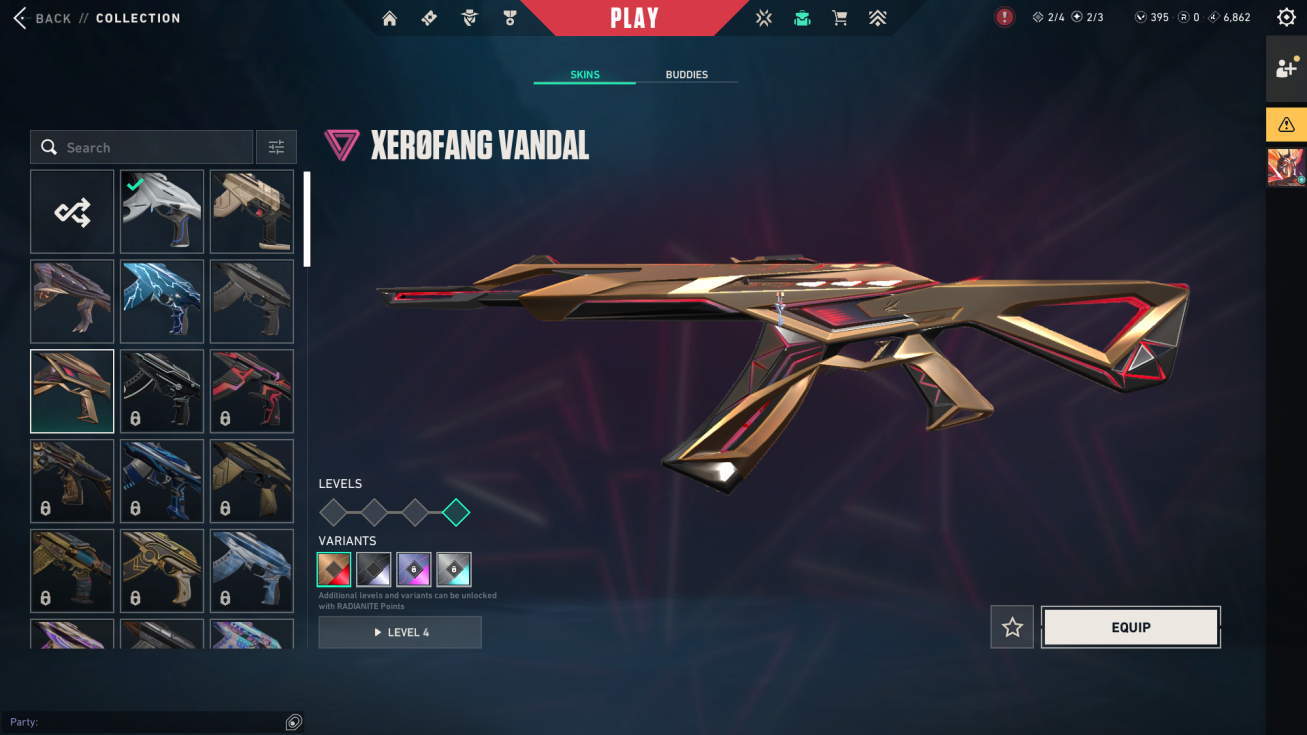Viewport: 1307px width, 735px height.
Task: Open the home screen icon
Action: coord(390,18)
